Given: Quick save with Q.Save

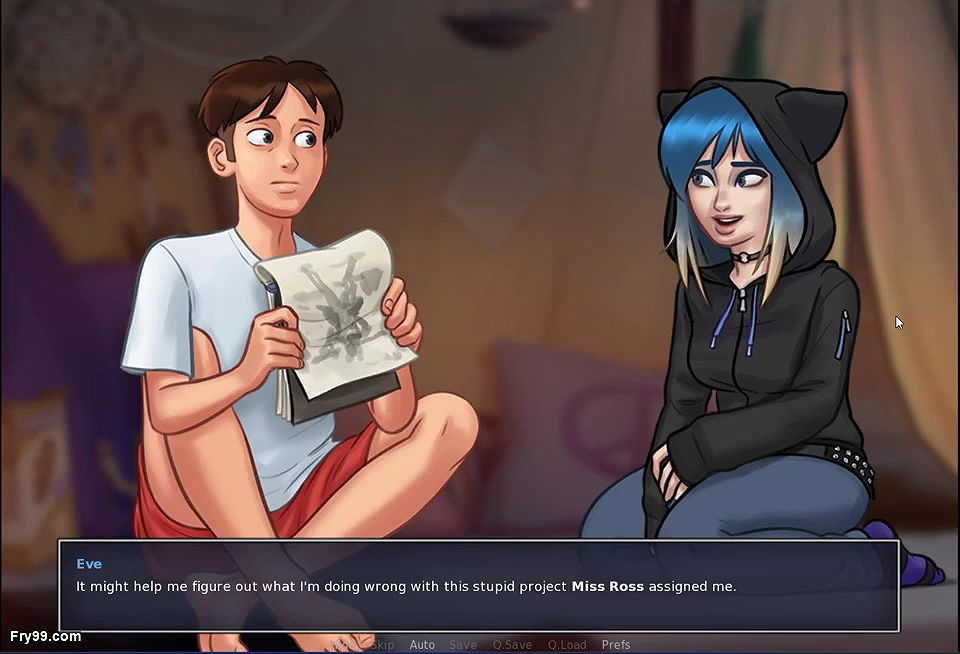Looking at the screenshot, I should coord(512,645).
